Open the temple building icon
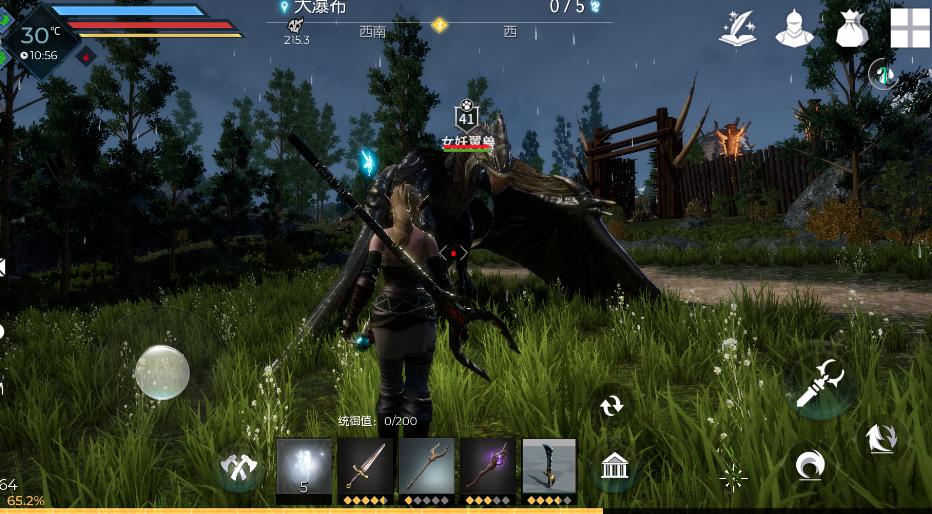 615,465
